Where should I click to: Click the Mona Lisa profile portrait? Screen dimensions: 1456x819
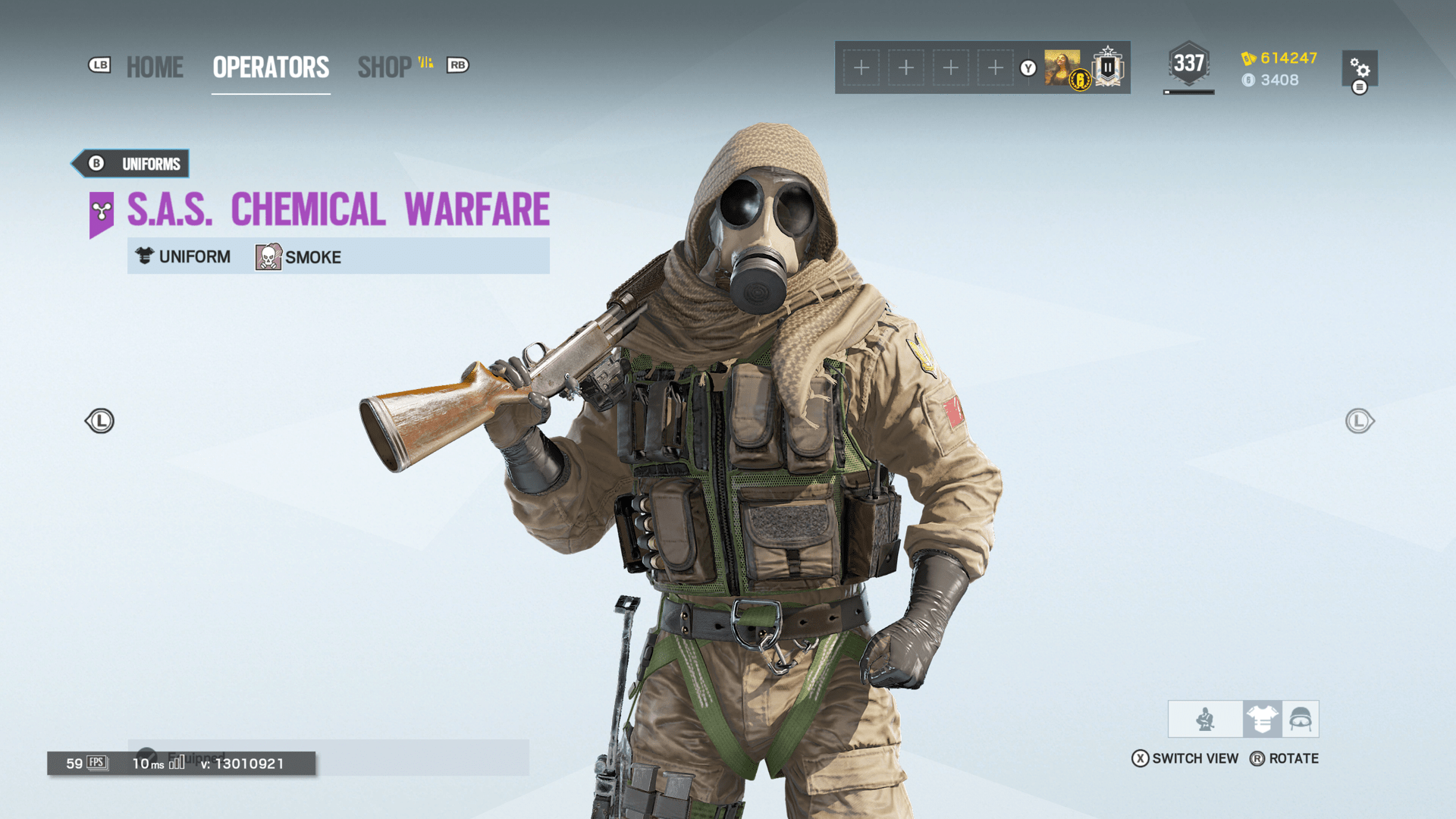pyautogui.click(x=1062, y=67)
